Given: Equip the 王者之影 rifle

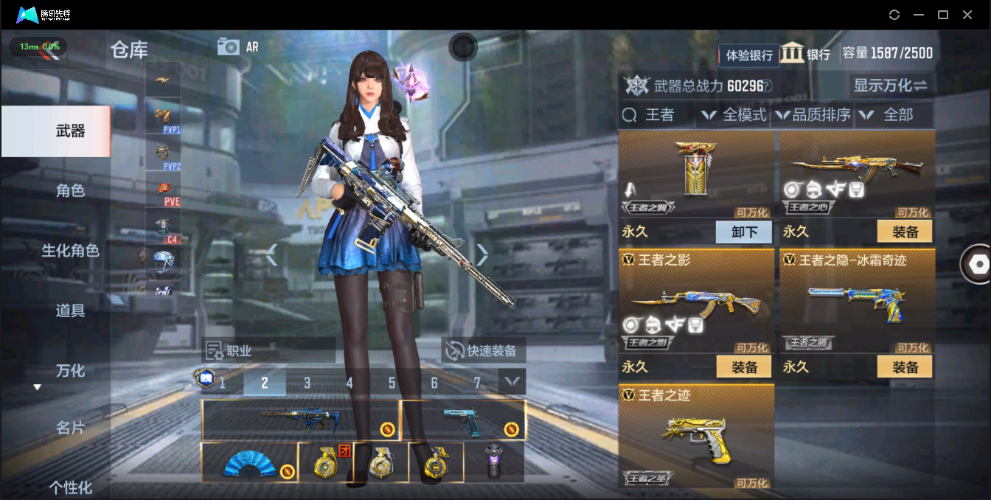Looking at the screenshot, I should click(x=744, y=367).
